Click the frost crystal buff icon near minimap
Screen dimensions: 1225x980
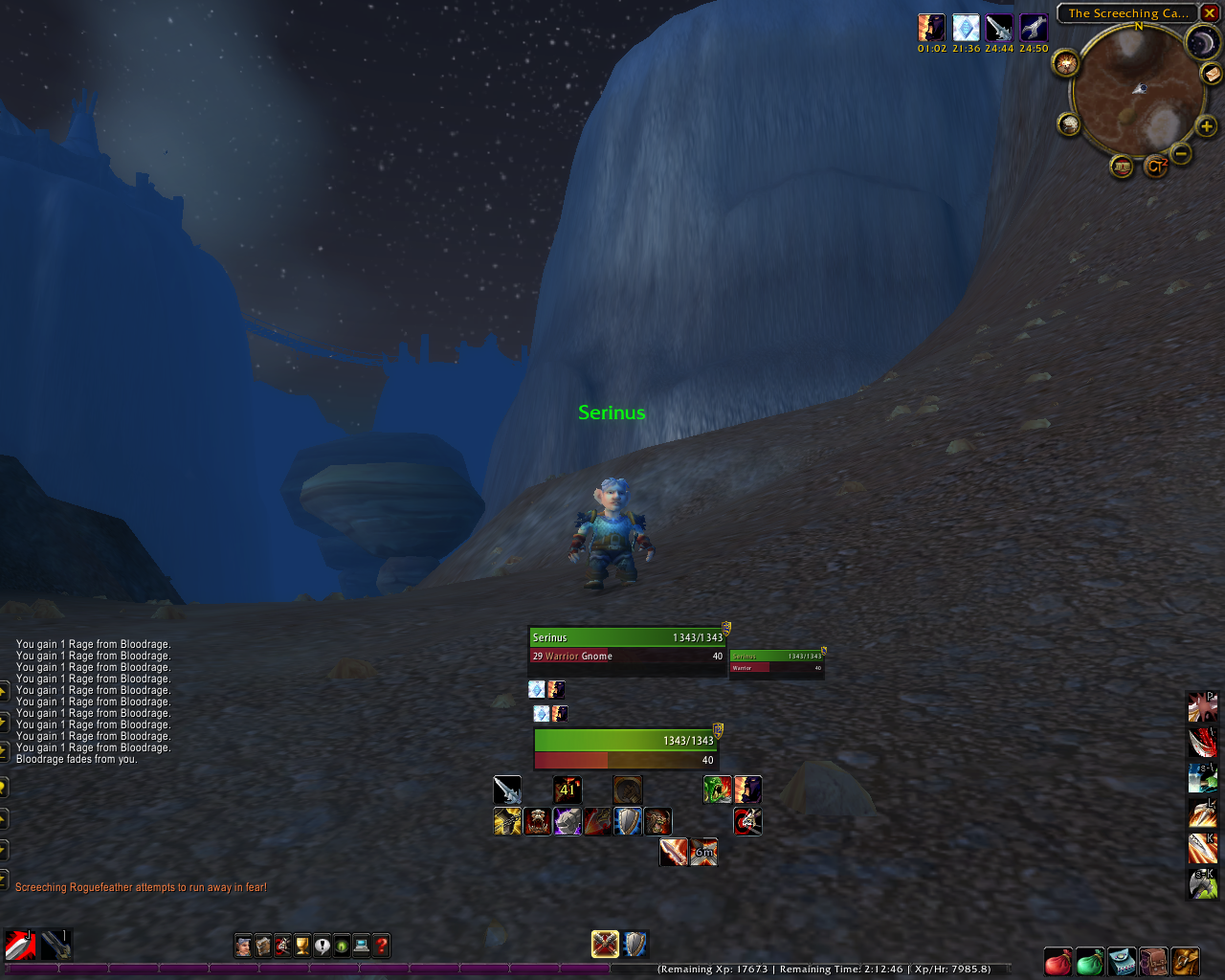click(x=966, y=28)
